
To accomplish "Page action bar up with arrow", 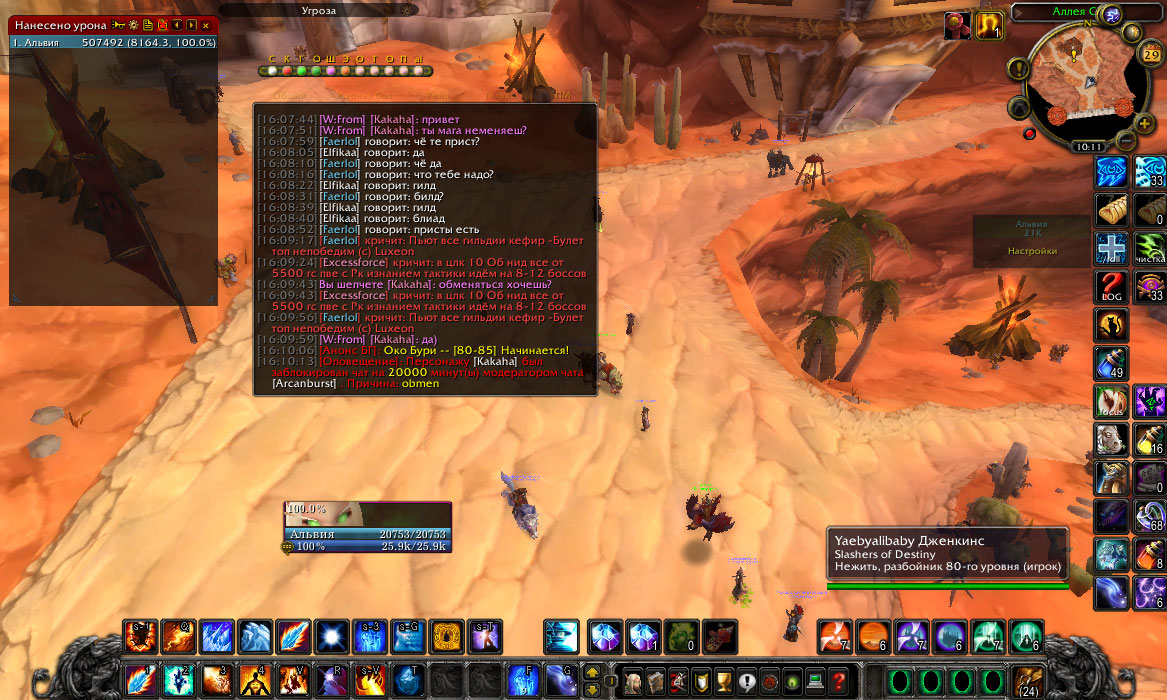I will pos(592,671).
